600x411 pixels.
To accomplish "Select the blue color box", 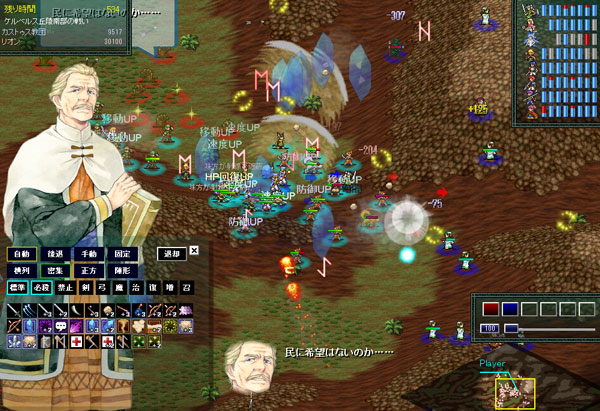I will (510, 309).
